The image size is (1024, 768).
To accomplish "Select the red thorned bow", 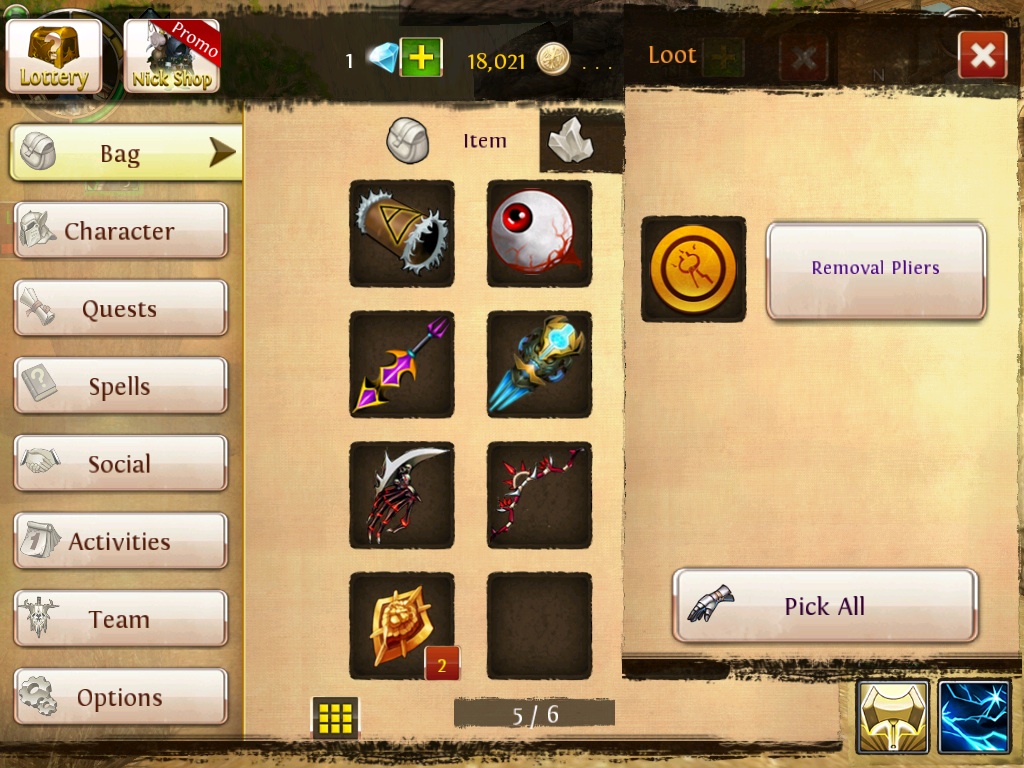I will (539, 495).
